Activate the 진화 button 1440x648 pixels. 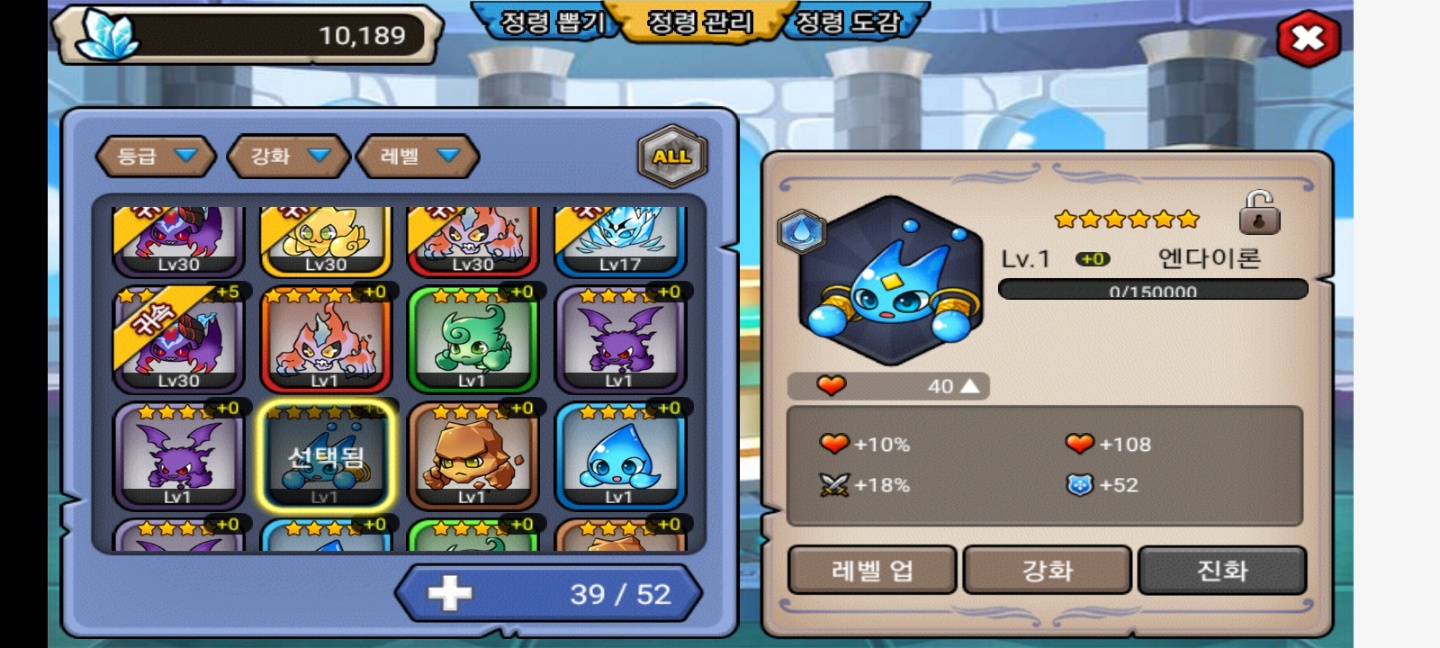[1222, 571]
